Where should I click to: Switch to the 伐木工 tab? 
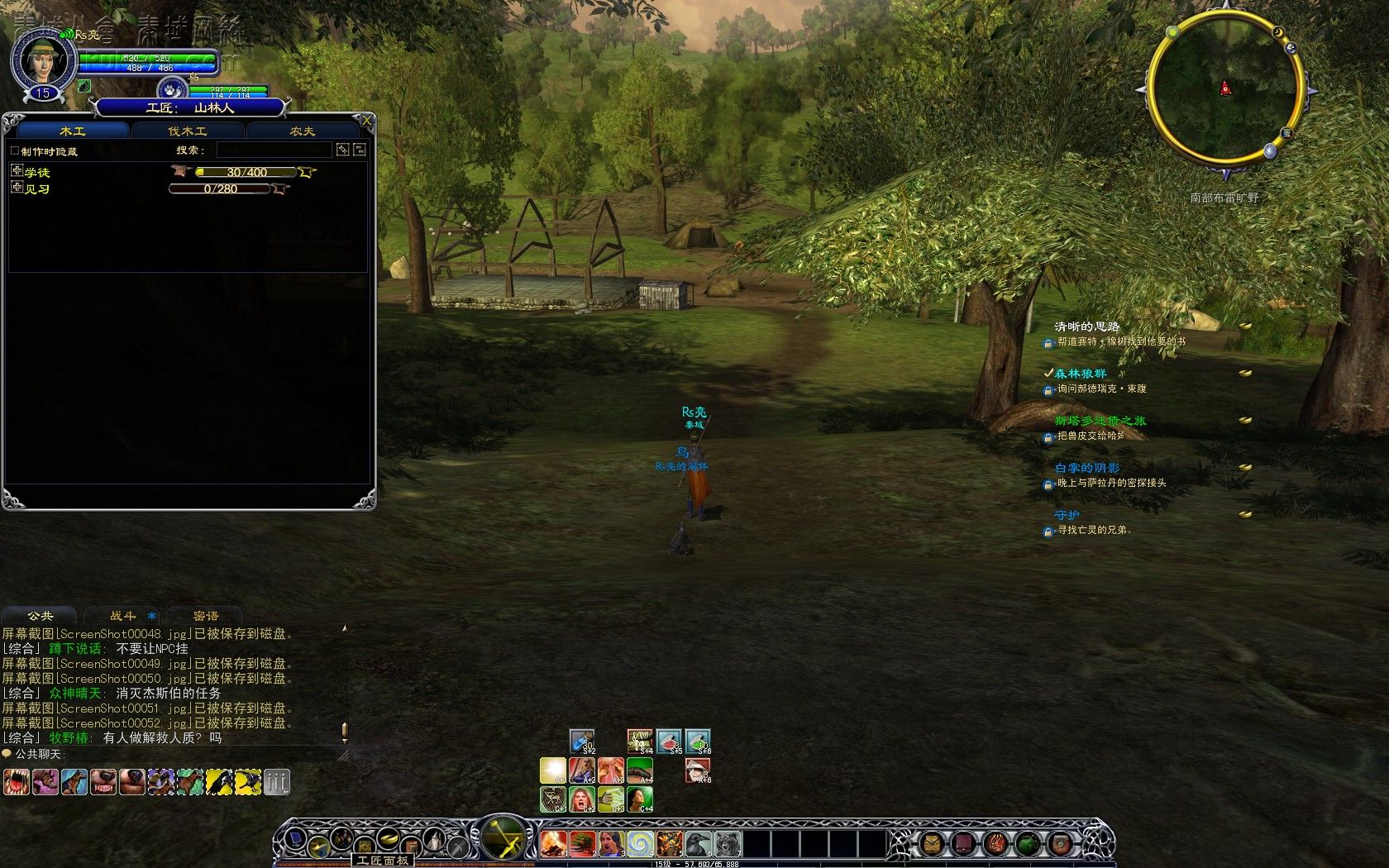coord(188,131)
